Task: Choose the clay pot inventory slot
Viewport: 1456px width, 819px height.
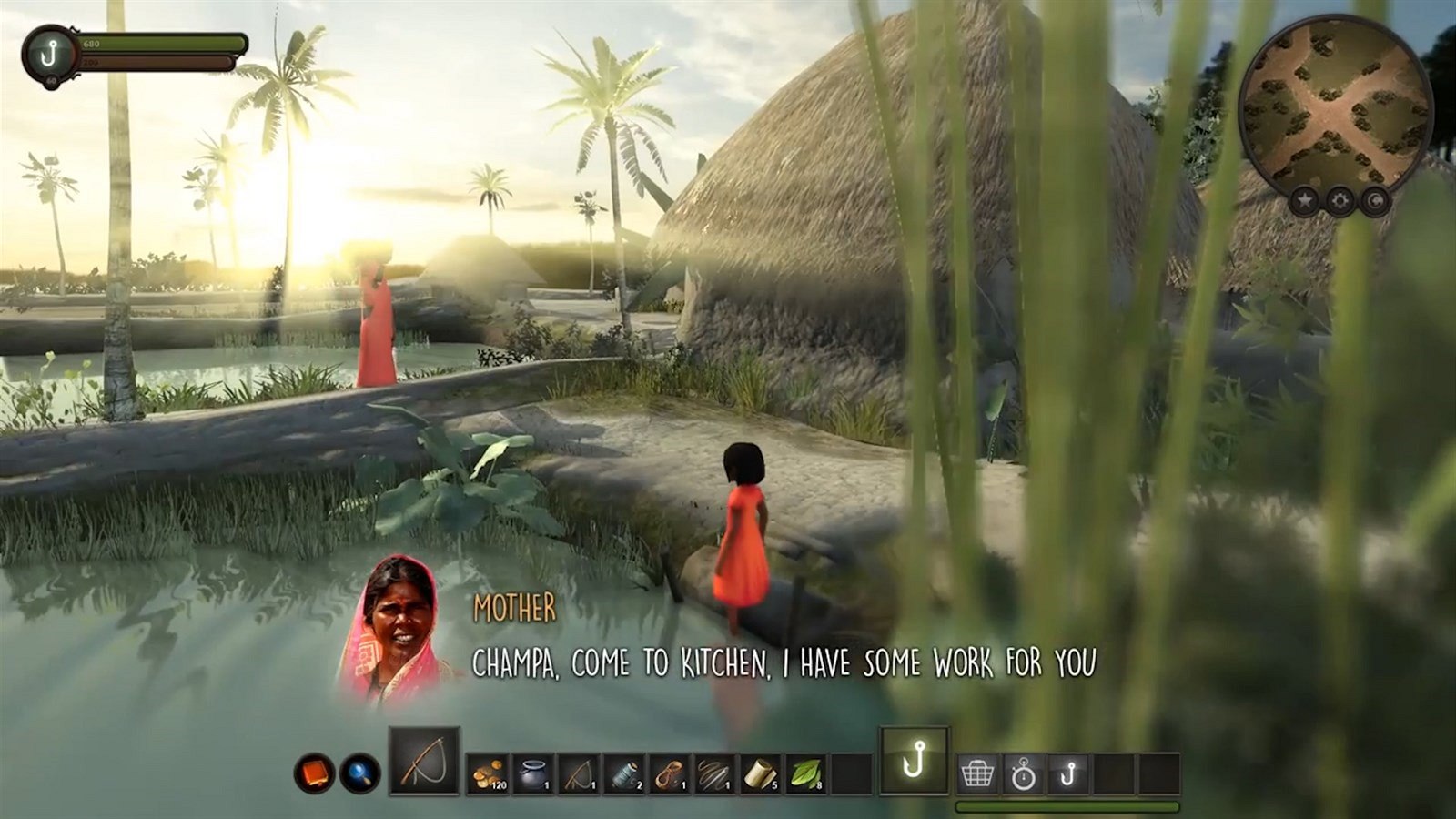Action: click(533, 774)
